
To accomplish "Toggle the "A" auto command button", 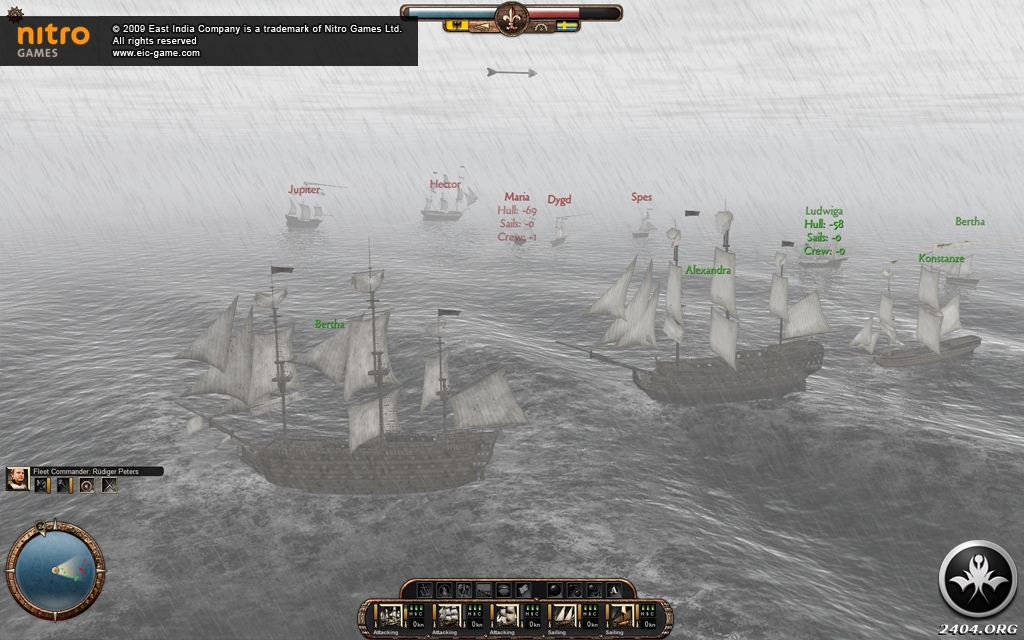I will coord(614,590).
